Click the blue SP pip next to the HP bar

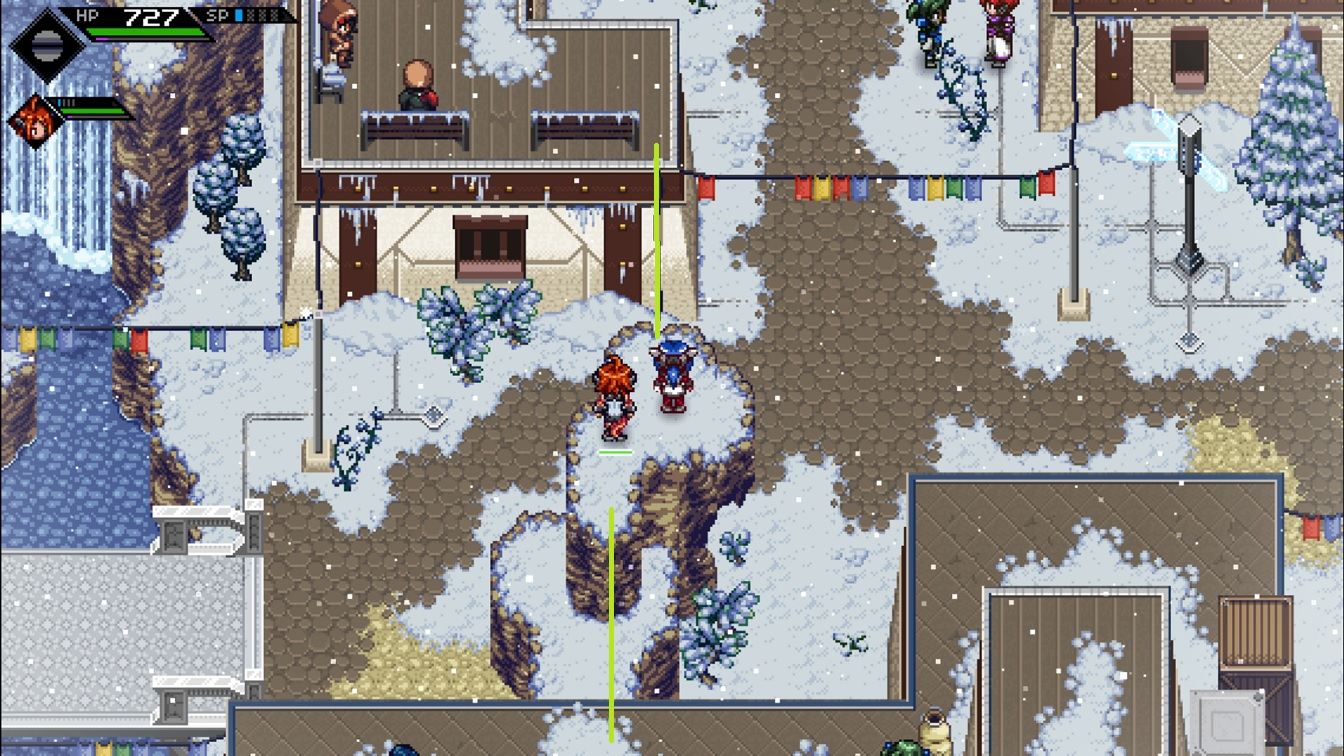(x=240, y=15)
